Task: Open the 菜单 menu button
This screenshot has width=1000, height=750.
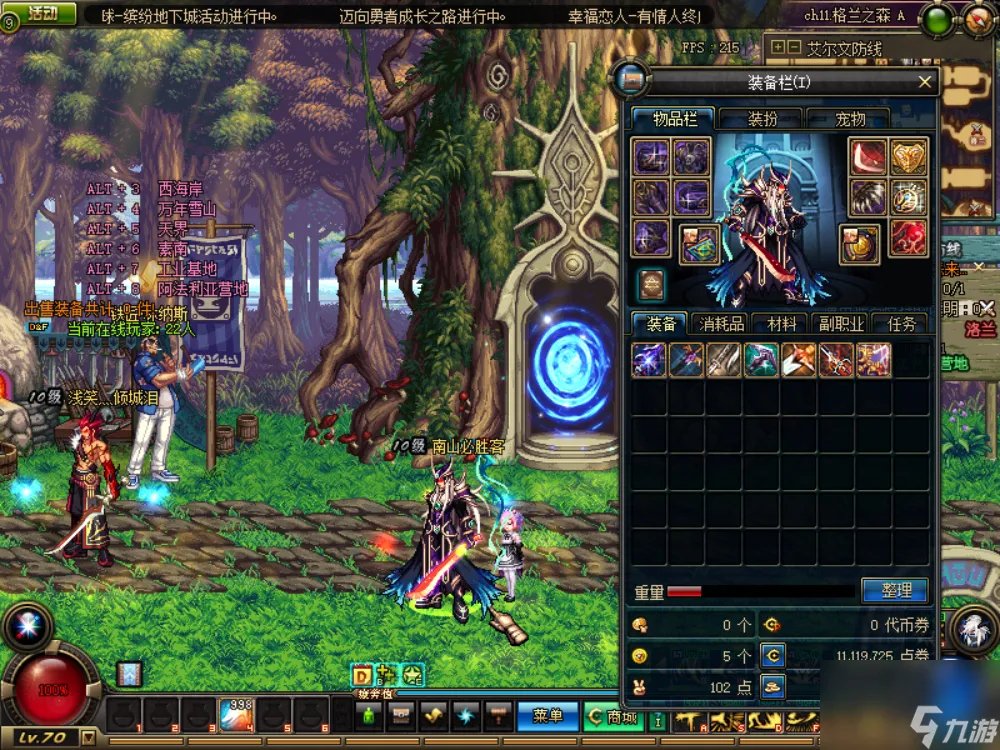Action: [547, 715]
